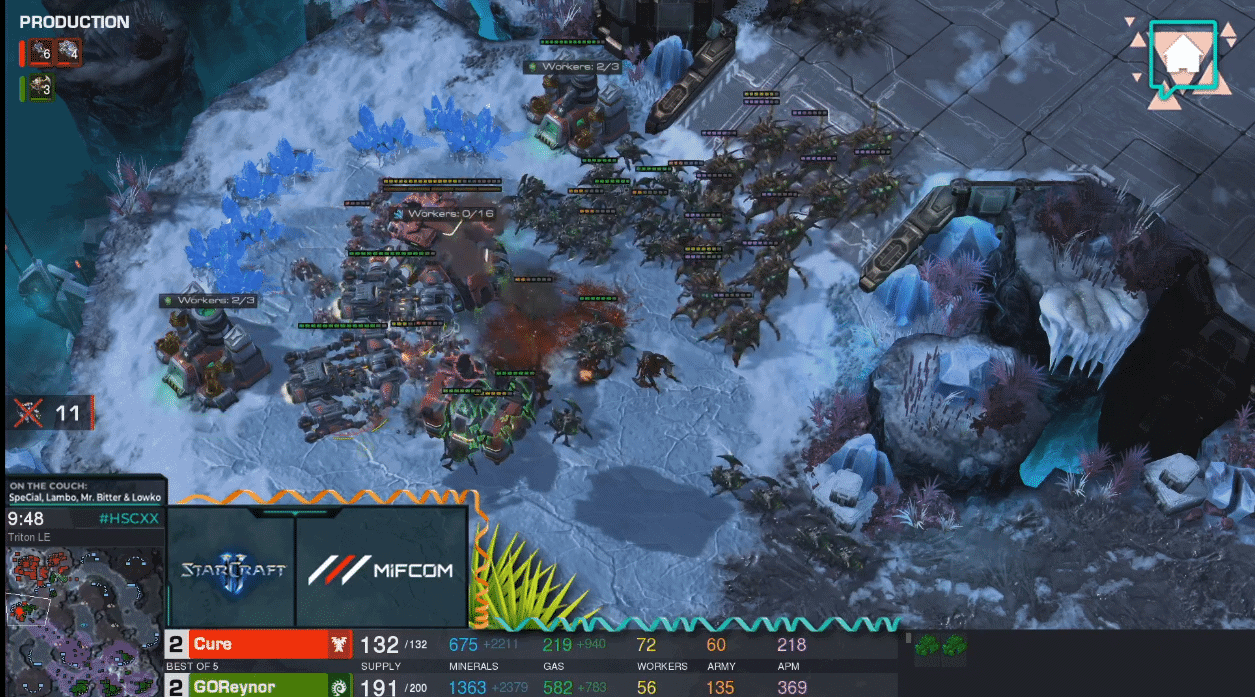1255x697 pixels.
Task: Click the Zerg race emblem beside GOReynor
Action: pyautogui.click(x=340, y=687)
